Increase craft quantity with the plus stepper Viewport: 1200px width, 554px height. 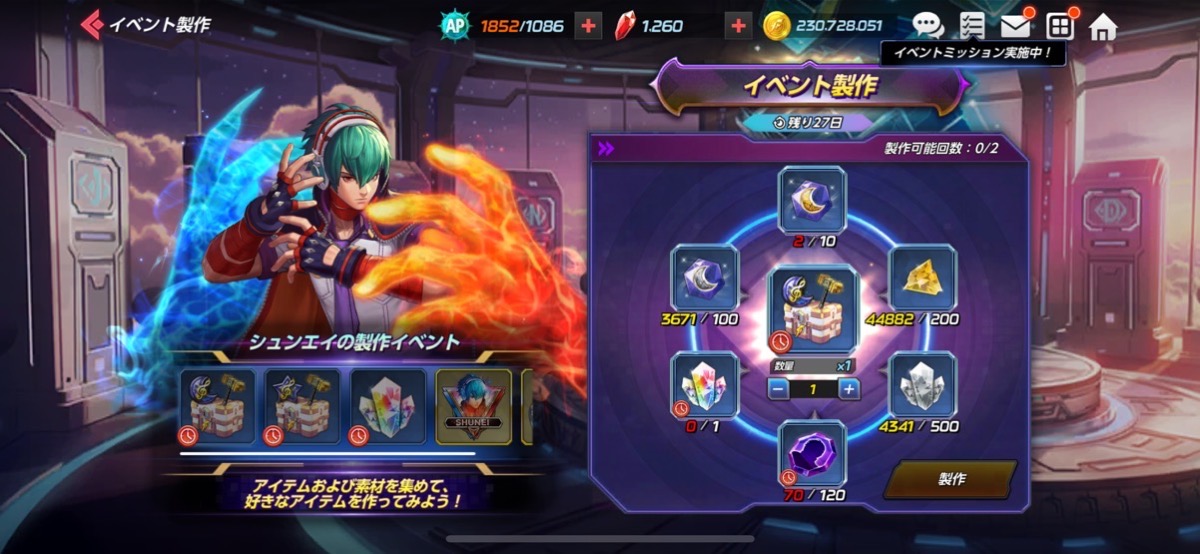pyautogui.click(x=849, y=390)
